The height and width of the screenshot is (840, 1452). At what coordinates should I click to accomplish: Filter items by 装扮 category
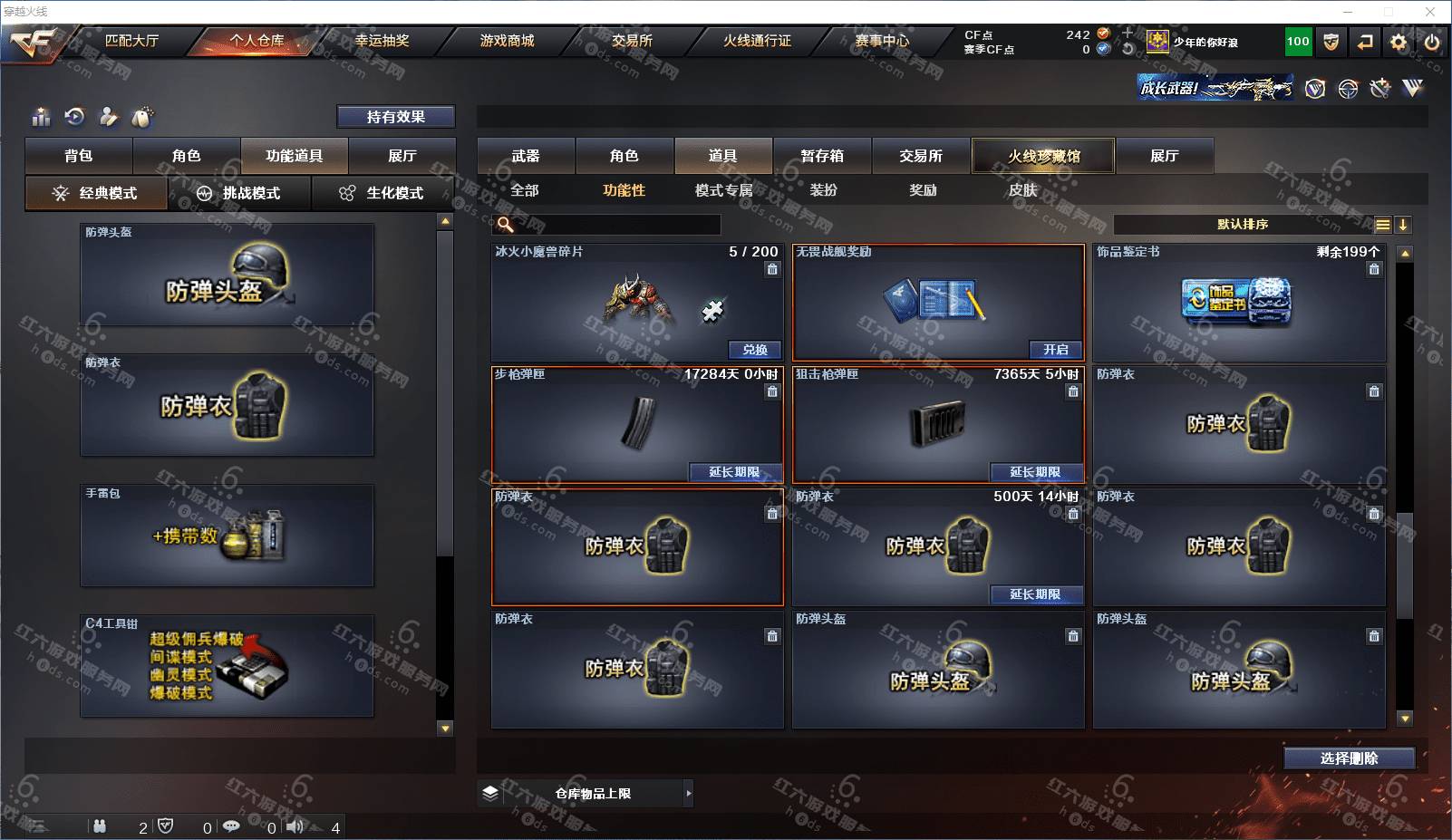[x=823, y=190]
